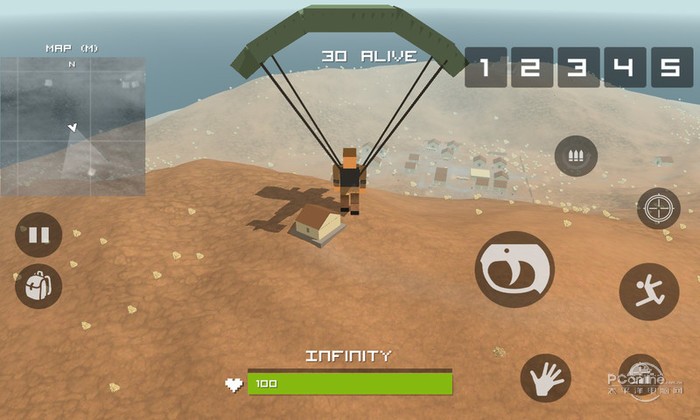The image size is (700, 420).
Task: Select weapon slot 1
Action: click(485, 68)
